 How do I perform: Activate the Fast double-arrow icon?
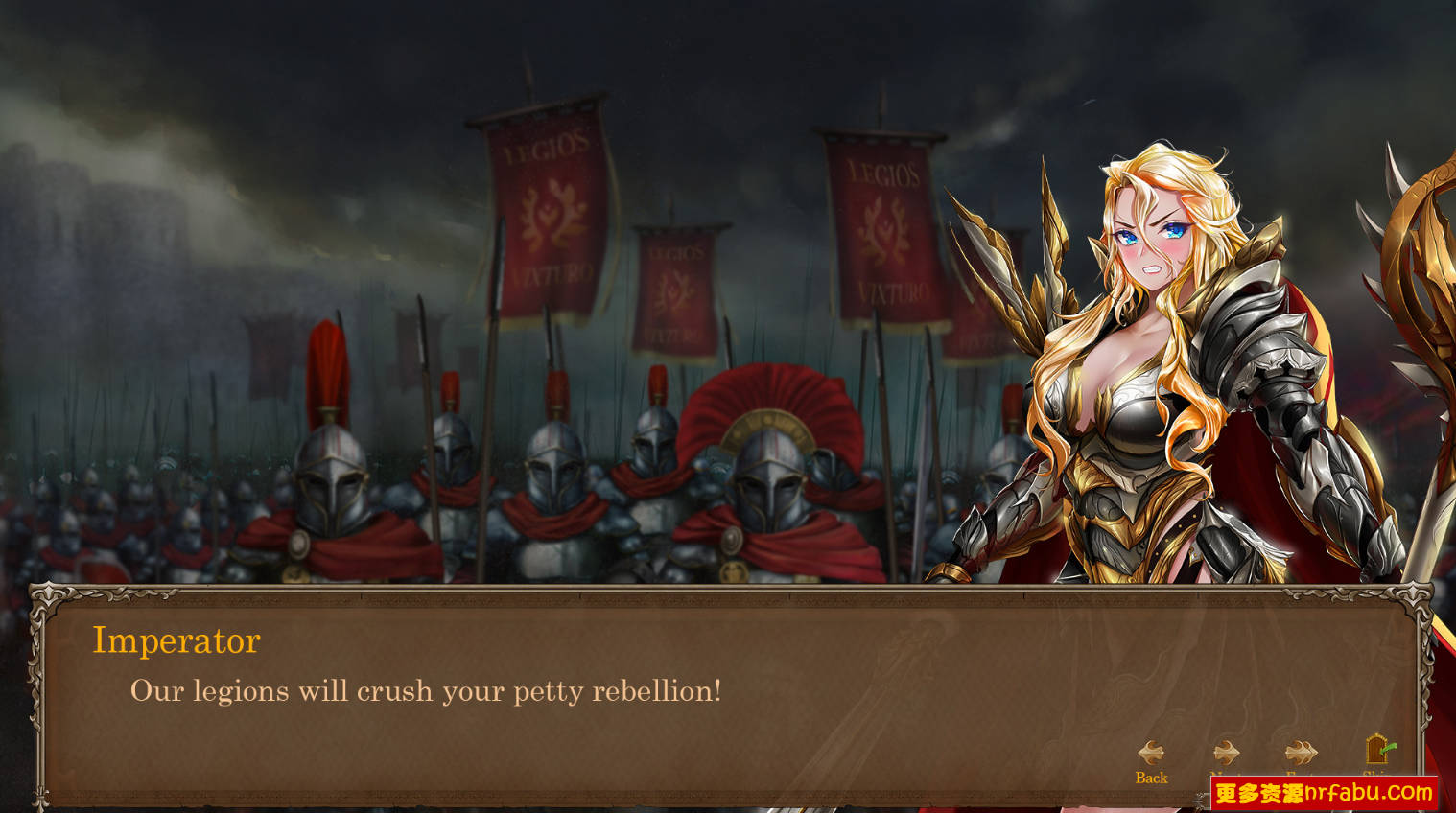[1301, 753]
